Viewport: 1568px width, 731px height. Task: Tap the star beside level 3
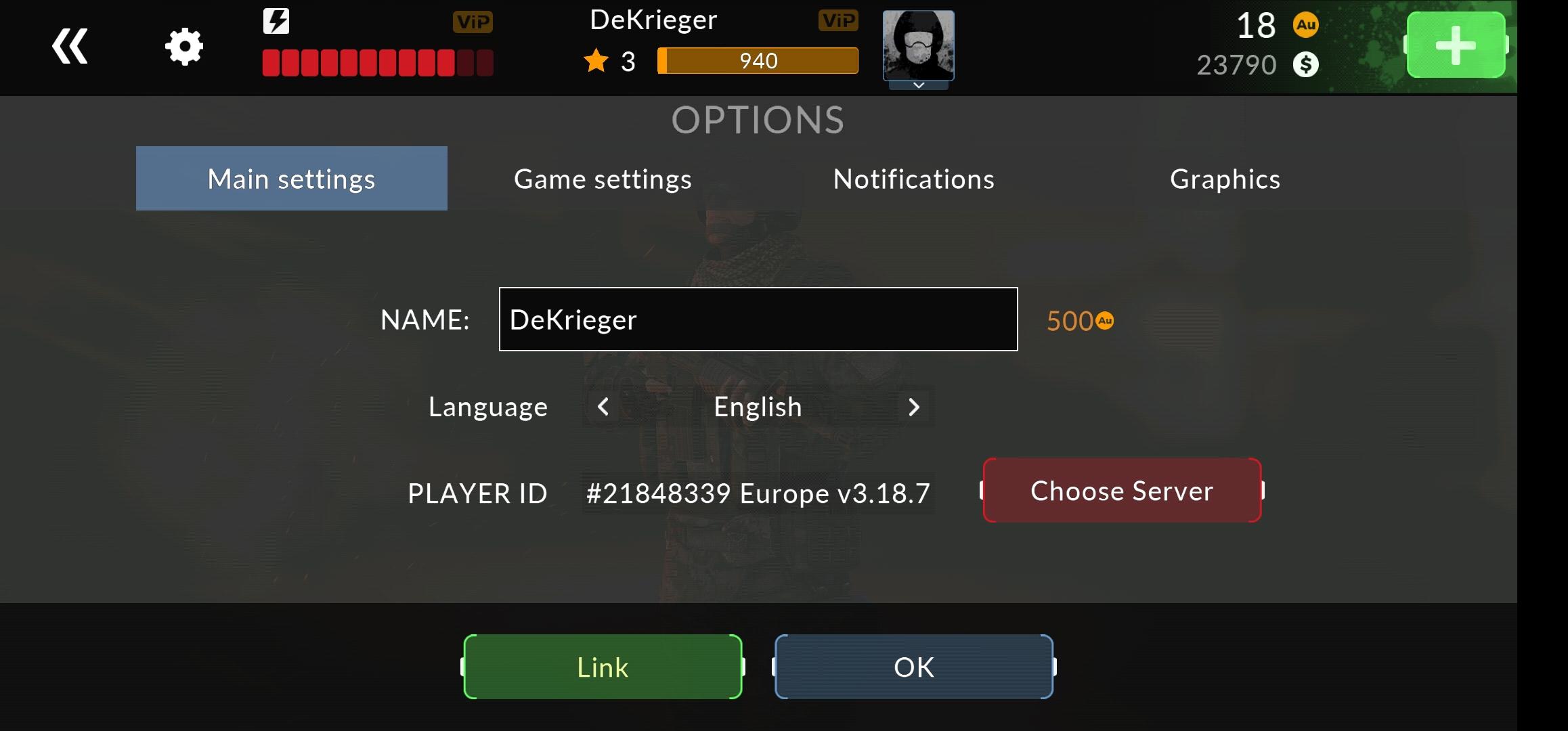[x=596, y=62]
